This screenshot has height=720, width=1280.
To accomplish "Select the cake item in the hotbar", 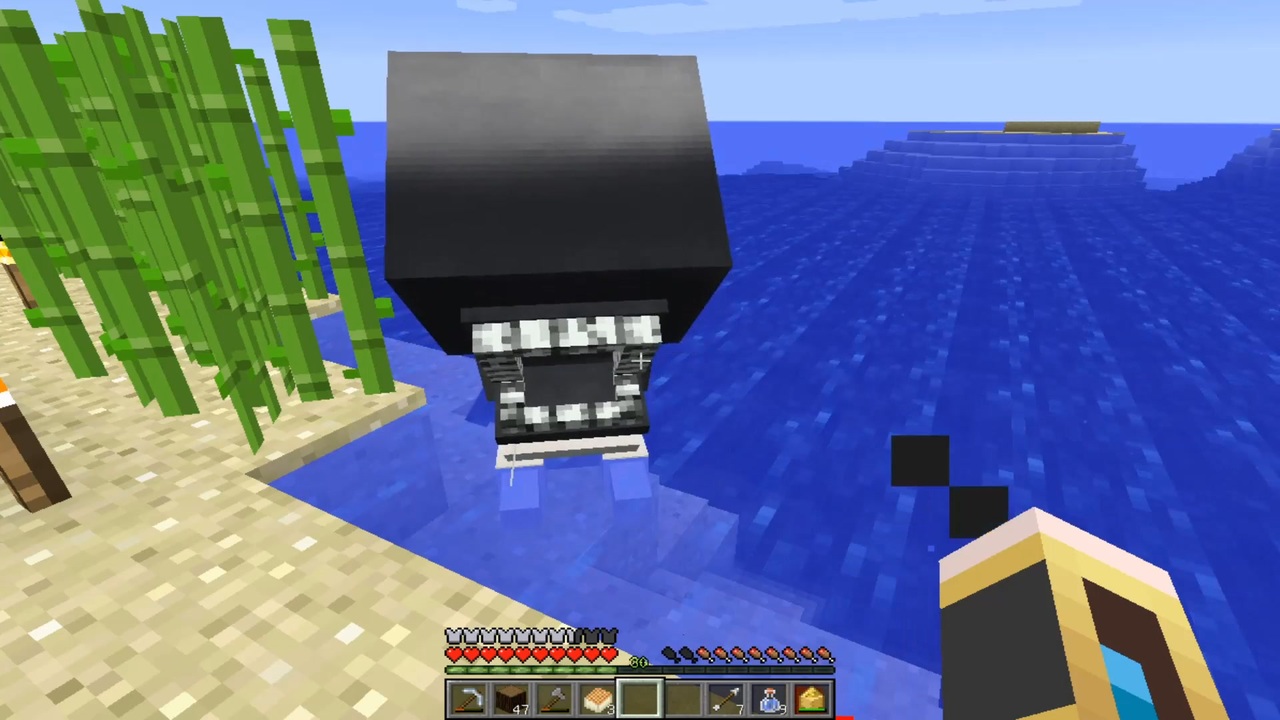I will pos(598,698).
